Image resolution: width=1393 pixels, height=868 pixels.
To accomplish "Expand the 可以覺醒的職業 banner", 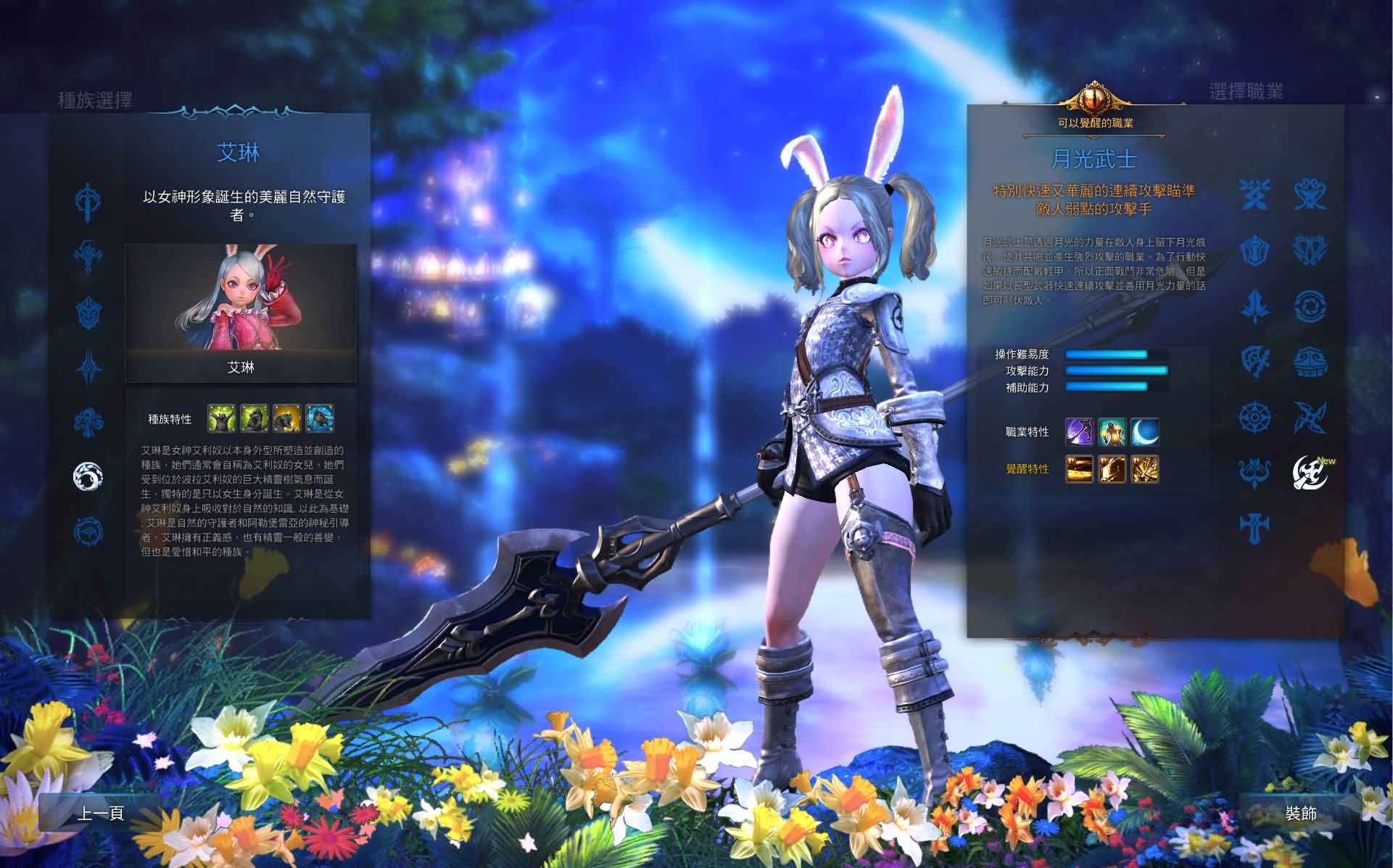I will click(1095, 122).
